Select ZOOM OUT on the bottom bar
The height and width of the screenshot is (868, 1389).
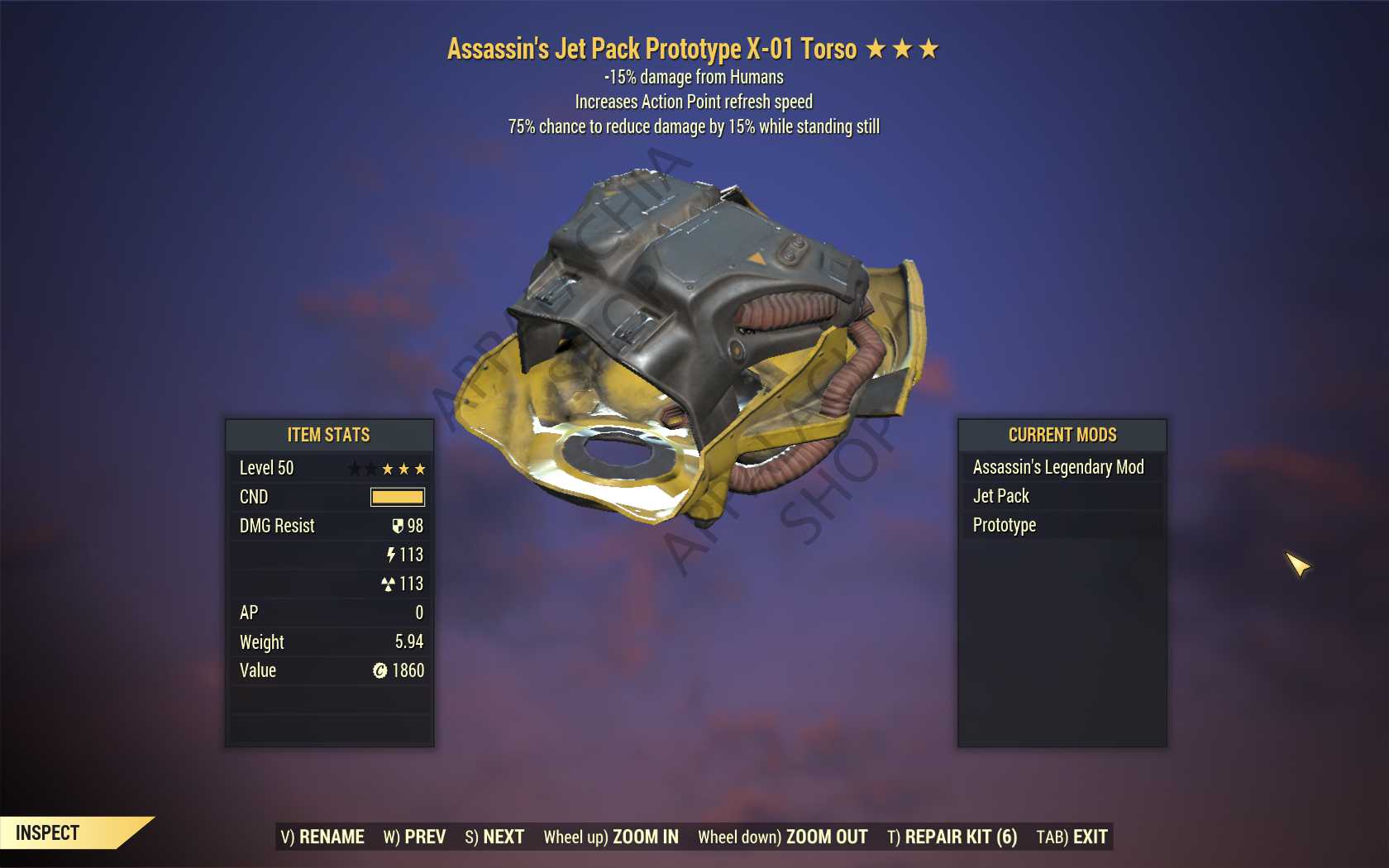782,837
